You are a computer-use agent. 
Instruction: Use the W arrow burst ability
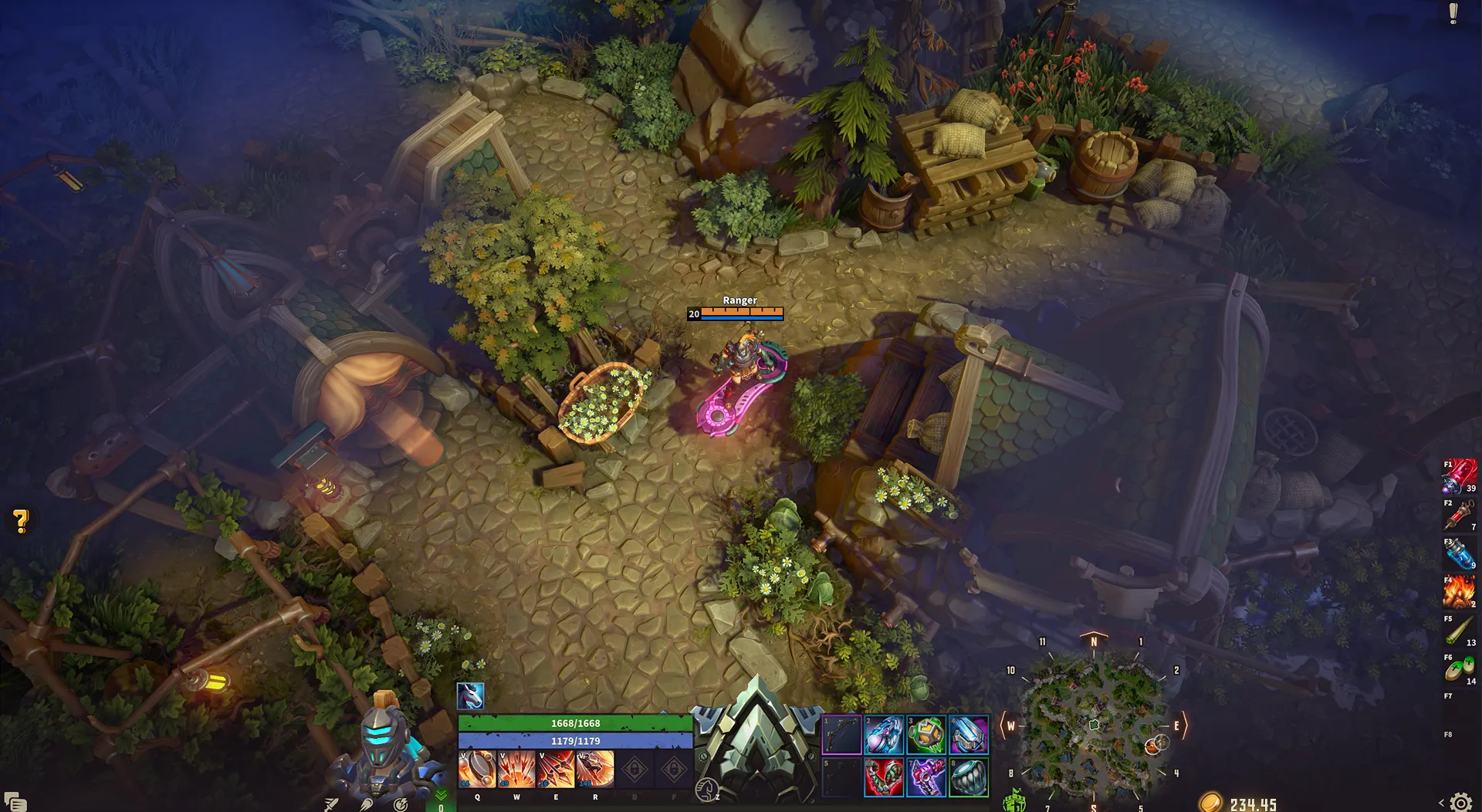516,769
